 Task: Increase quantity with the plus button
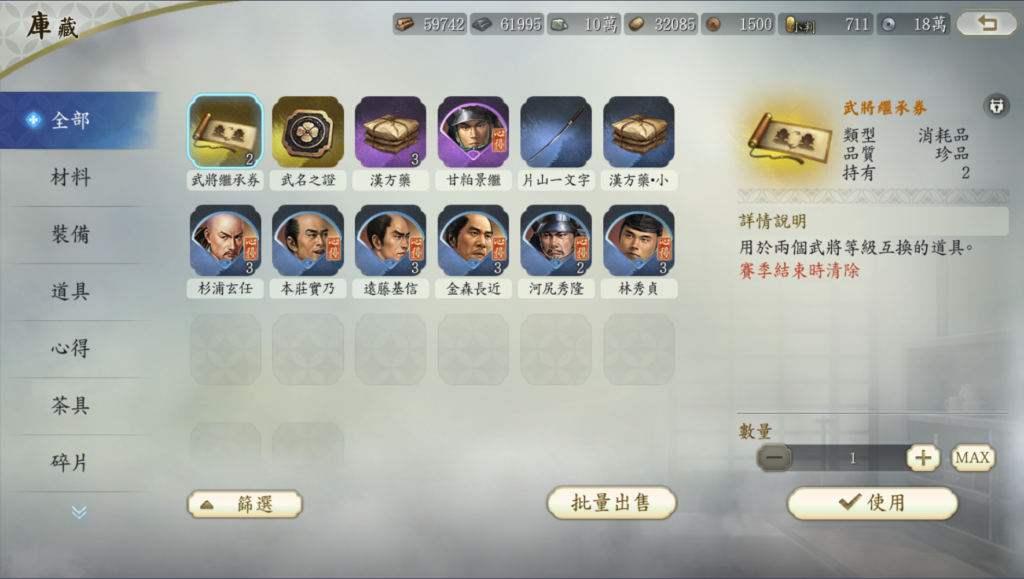923,458
